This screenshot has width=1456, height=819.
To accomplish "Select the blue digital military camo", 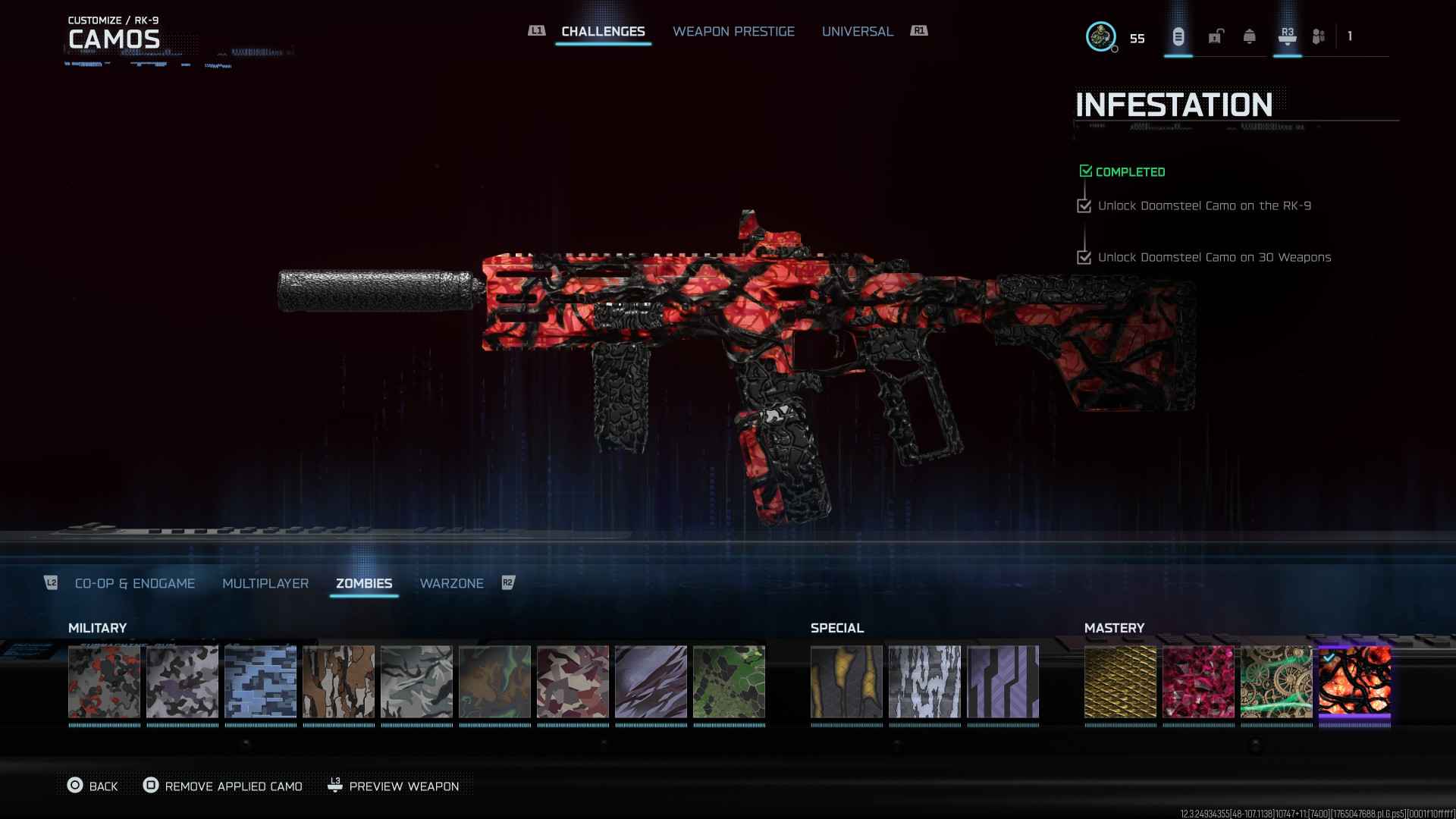I will [260, 682].
